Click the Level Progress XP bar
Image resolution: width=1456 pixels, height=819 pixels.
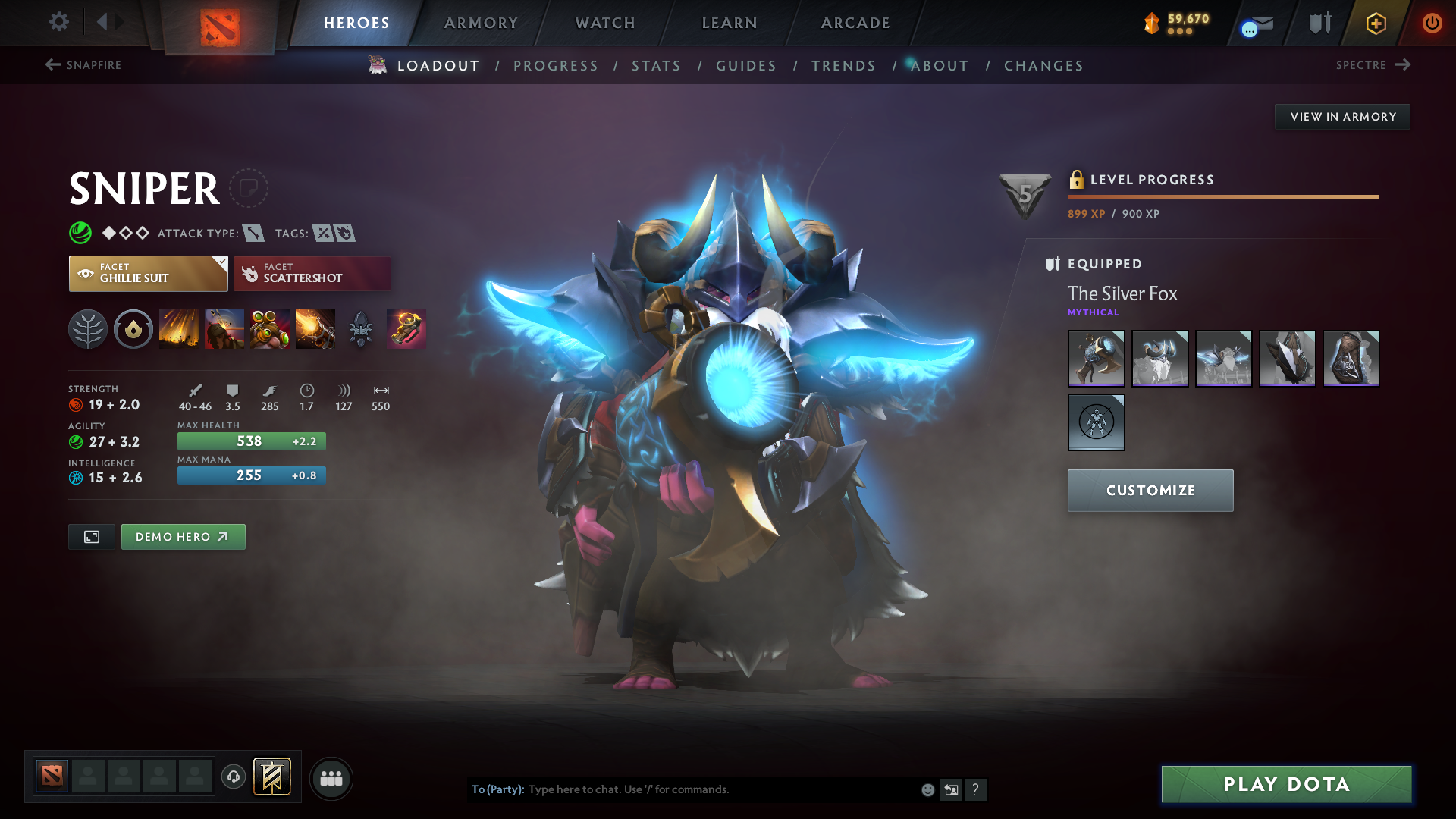click(x=1222, y=198)
